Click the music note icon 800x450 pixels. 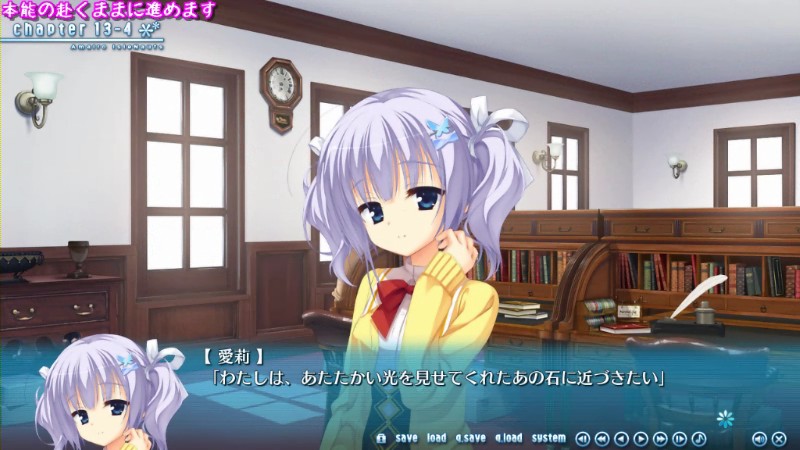pos(699,438)
